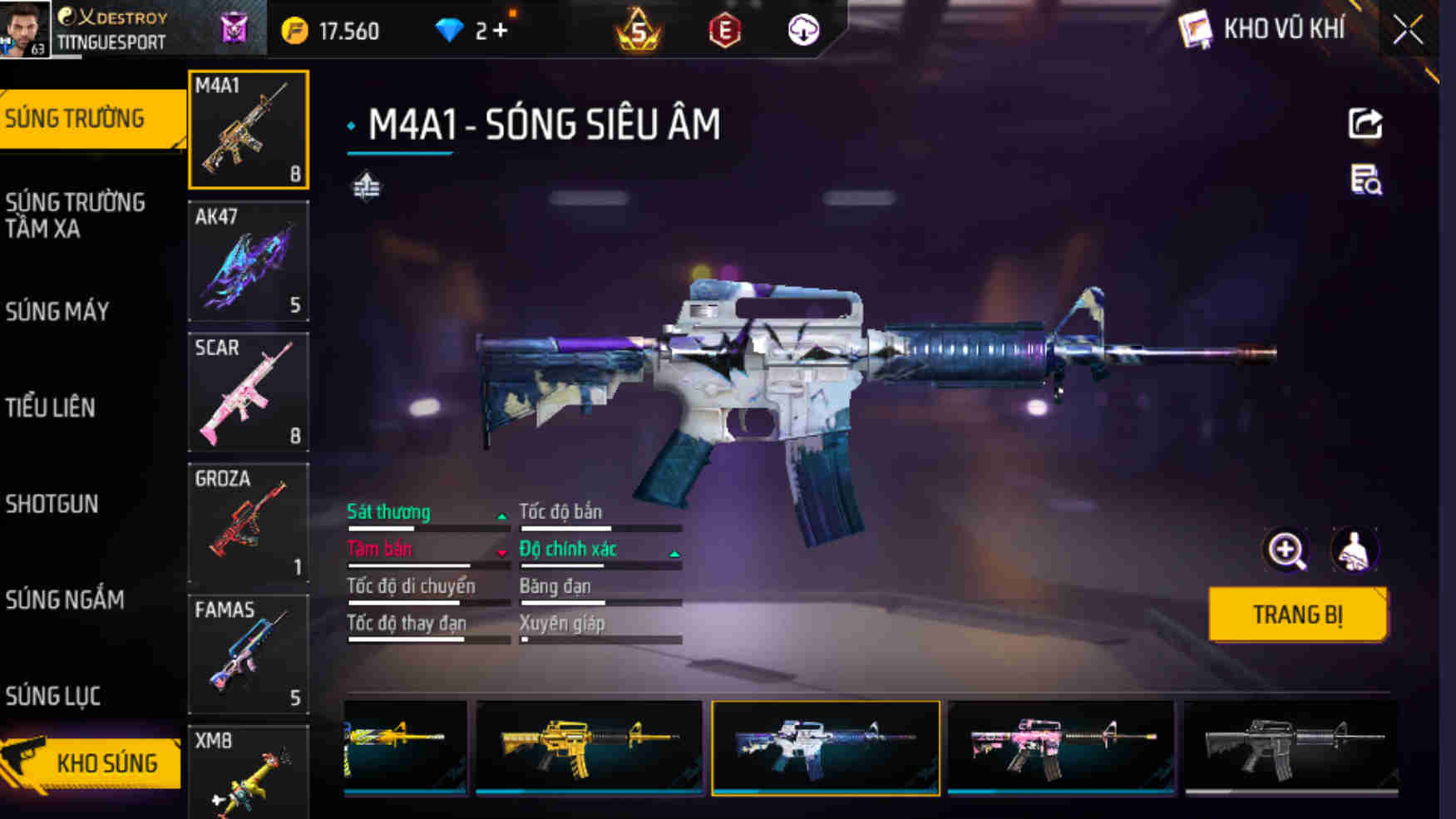Select the gold M4A1 skin thumbnail

[589, 748]
